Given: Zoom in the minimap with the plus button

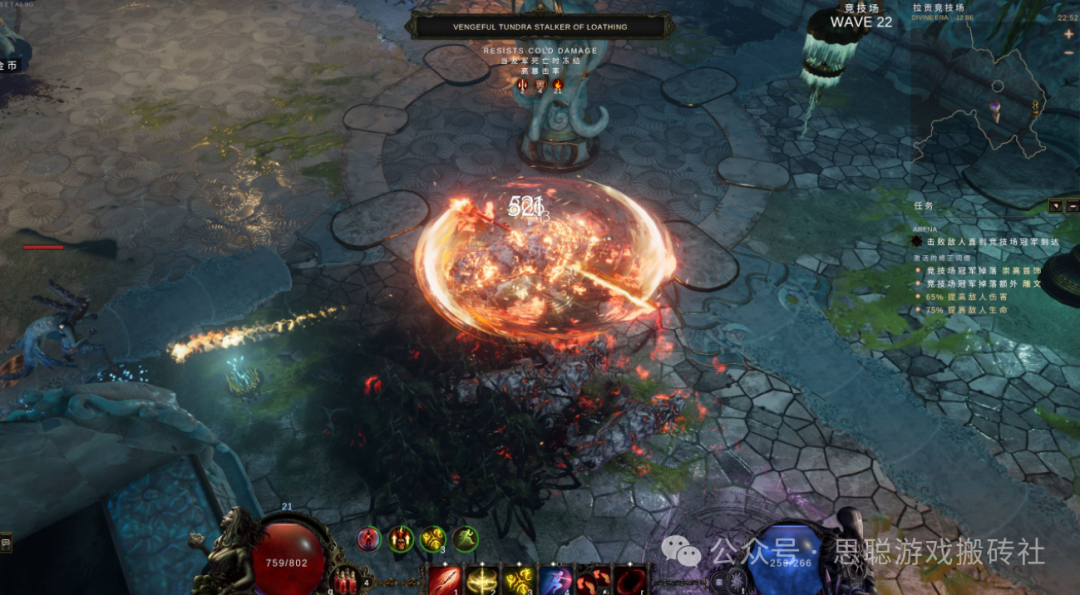Looking at the screenshot, I should point(1069,33).
